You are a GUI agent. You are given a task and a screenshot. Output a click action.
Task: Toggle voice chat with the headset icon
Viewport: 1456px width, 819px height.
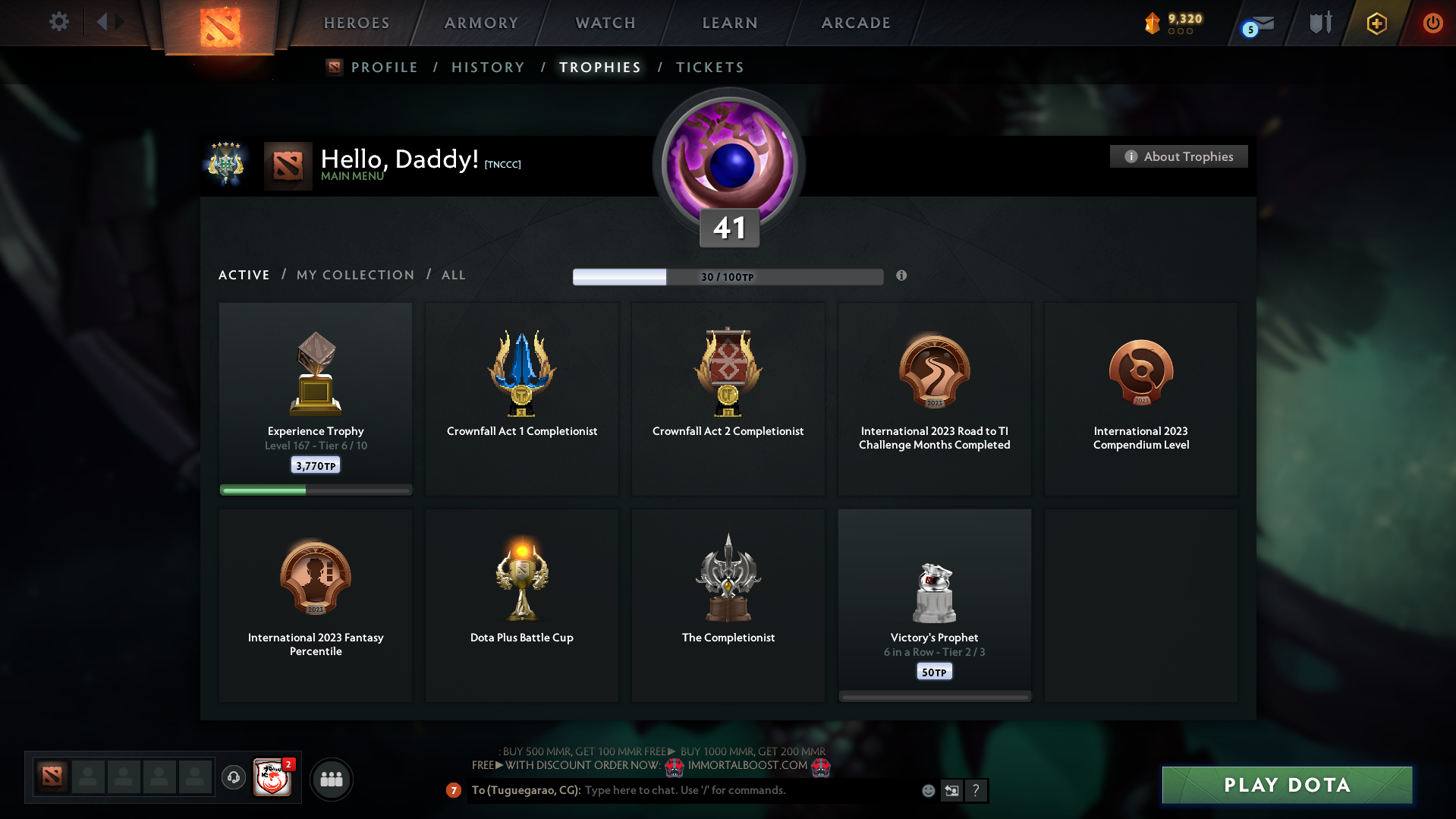point(234,778)
